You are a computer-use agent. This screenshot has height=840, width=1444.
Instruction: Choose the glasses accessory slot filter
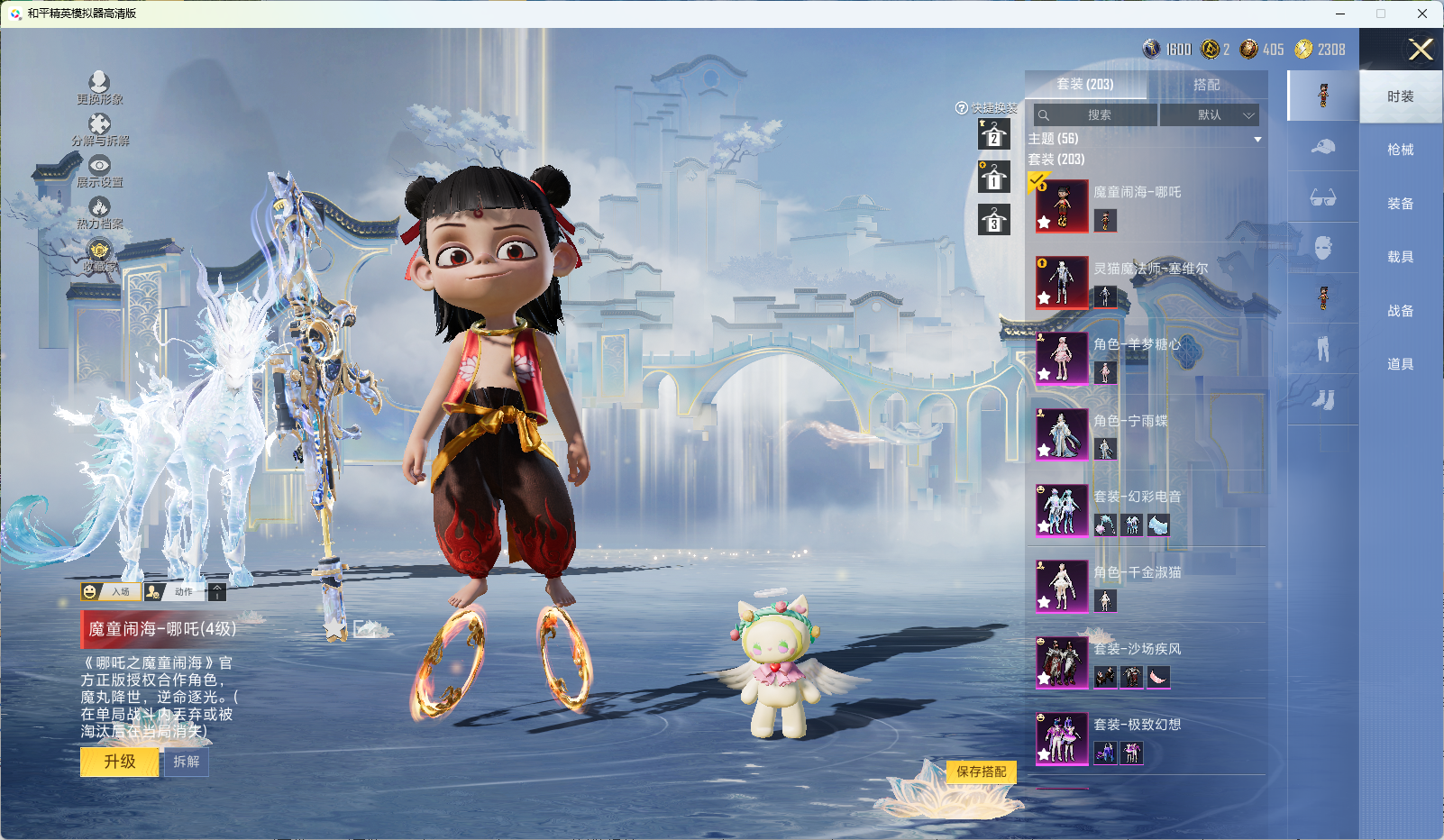[1322, 197]
